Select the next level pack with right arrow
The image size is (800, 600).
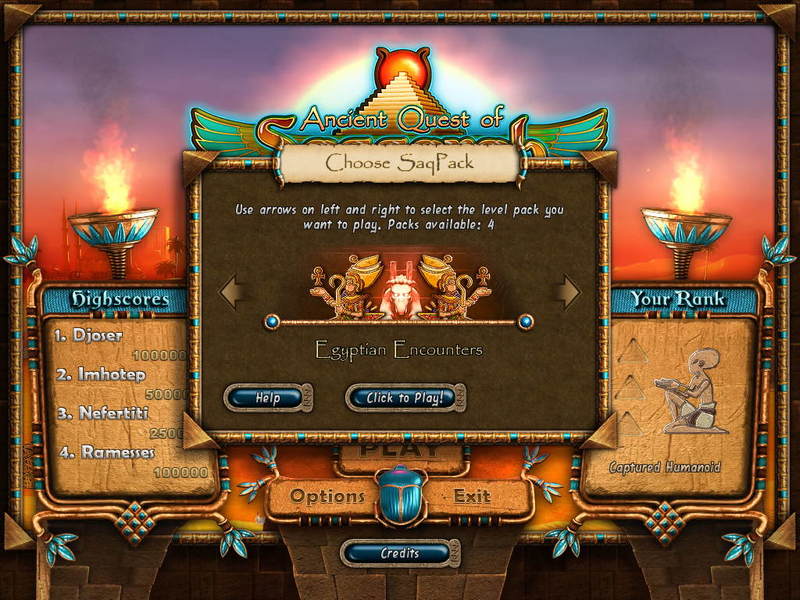click(x=569, y=292)
